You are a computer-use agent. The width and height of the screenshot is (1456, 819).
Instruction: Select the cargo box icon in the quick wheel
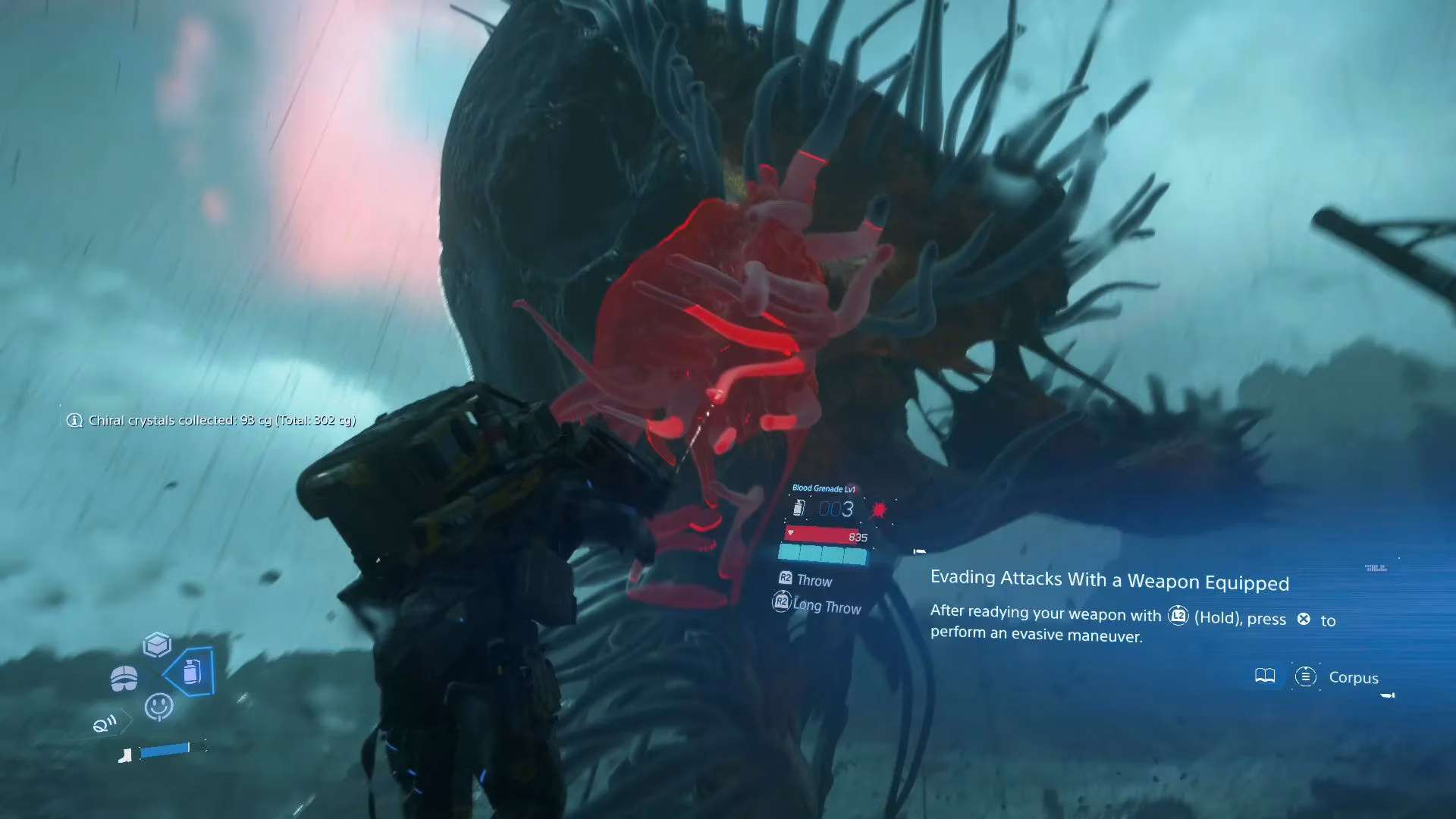point(157,645)
